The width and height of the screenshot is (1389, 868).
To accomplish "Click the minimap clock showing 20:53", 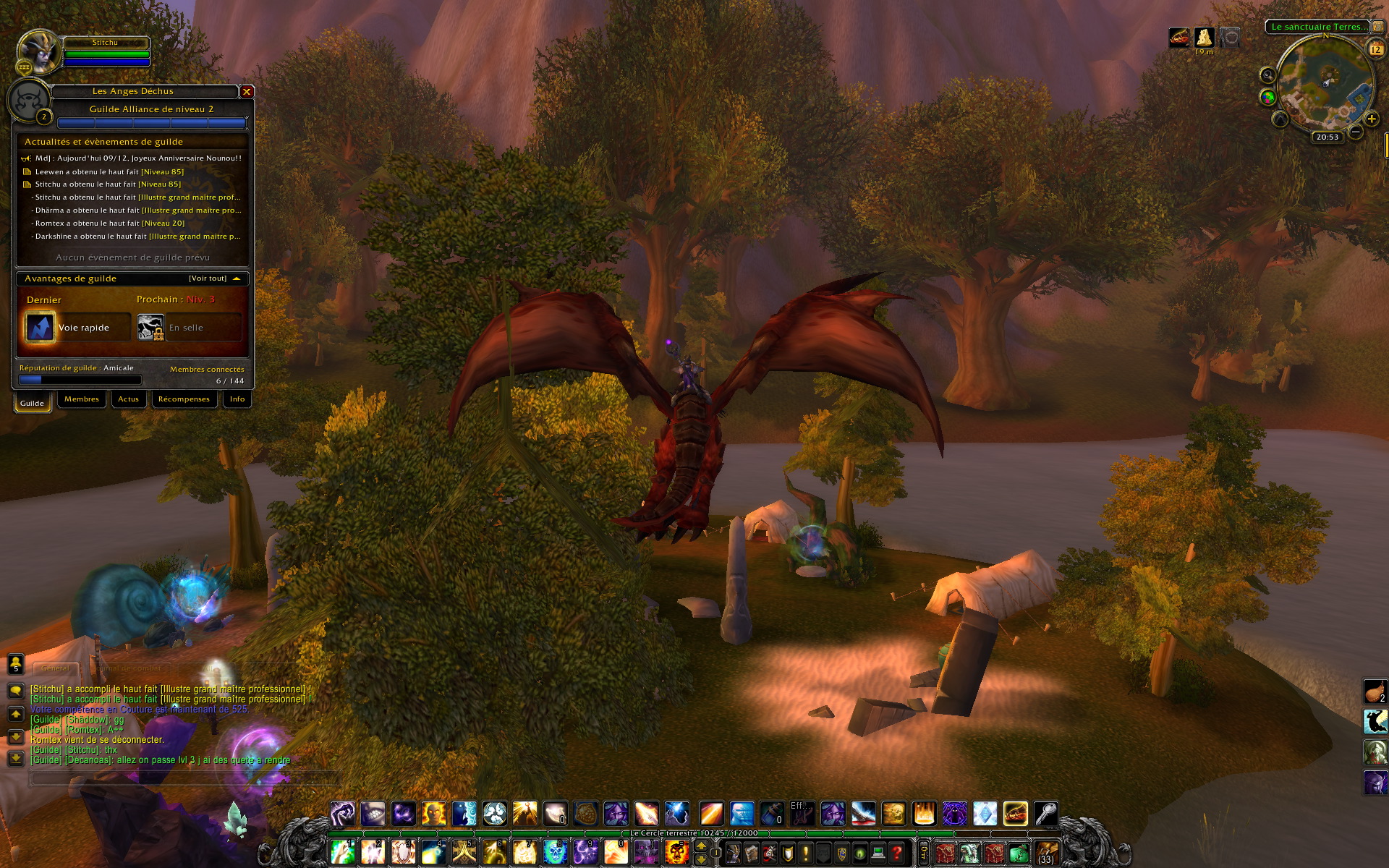I will (x=1327, y=137).
